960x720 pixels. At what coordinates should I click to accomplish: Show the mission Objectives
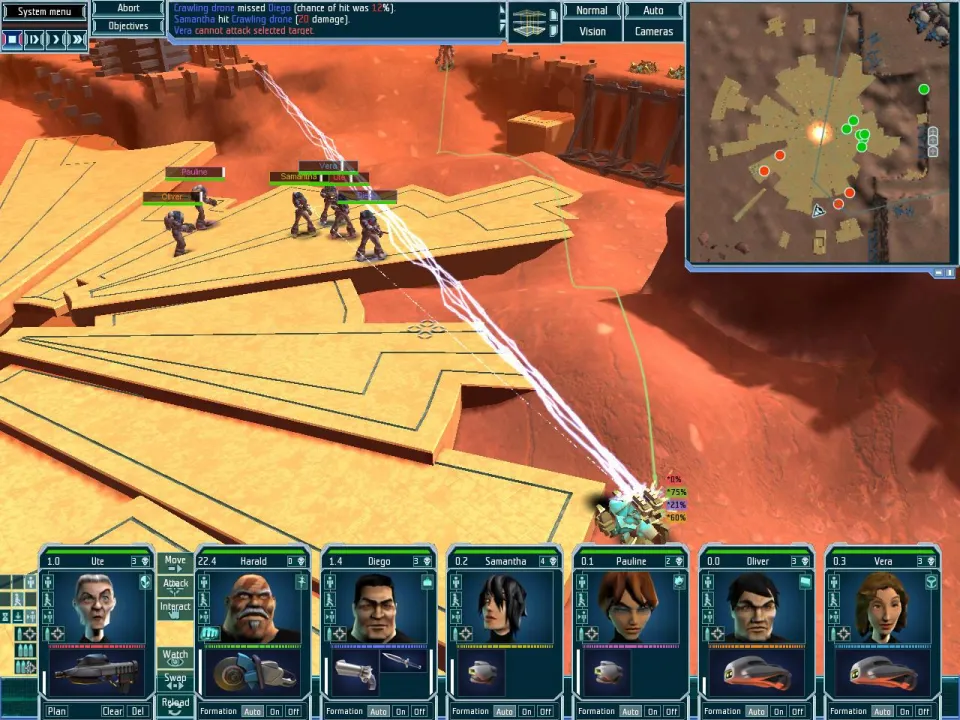[x=128, y=26]
